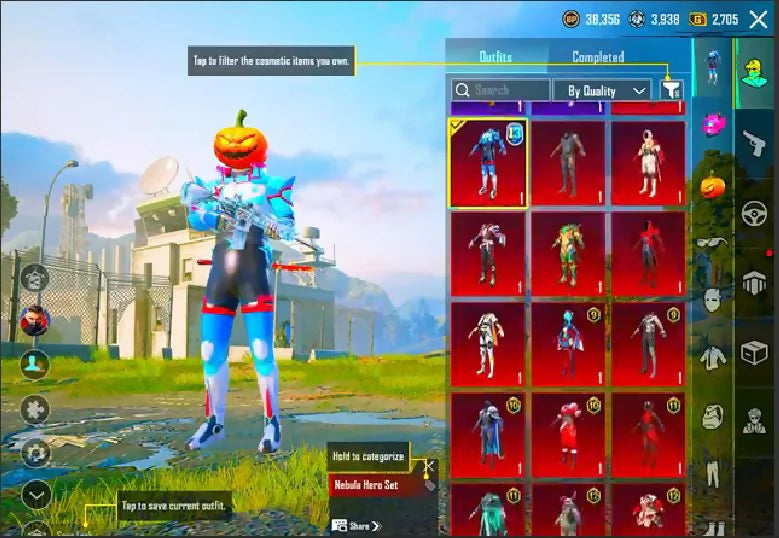Choose the green and gold armored outfit

click(x=568, y=254)
